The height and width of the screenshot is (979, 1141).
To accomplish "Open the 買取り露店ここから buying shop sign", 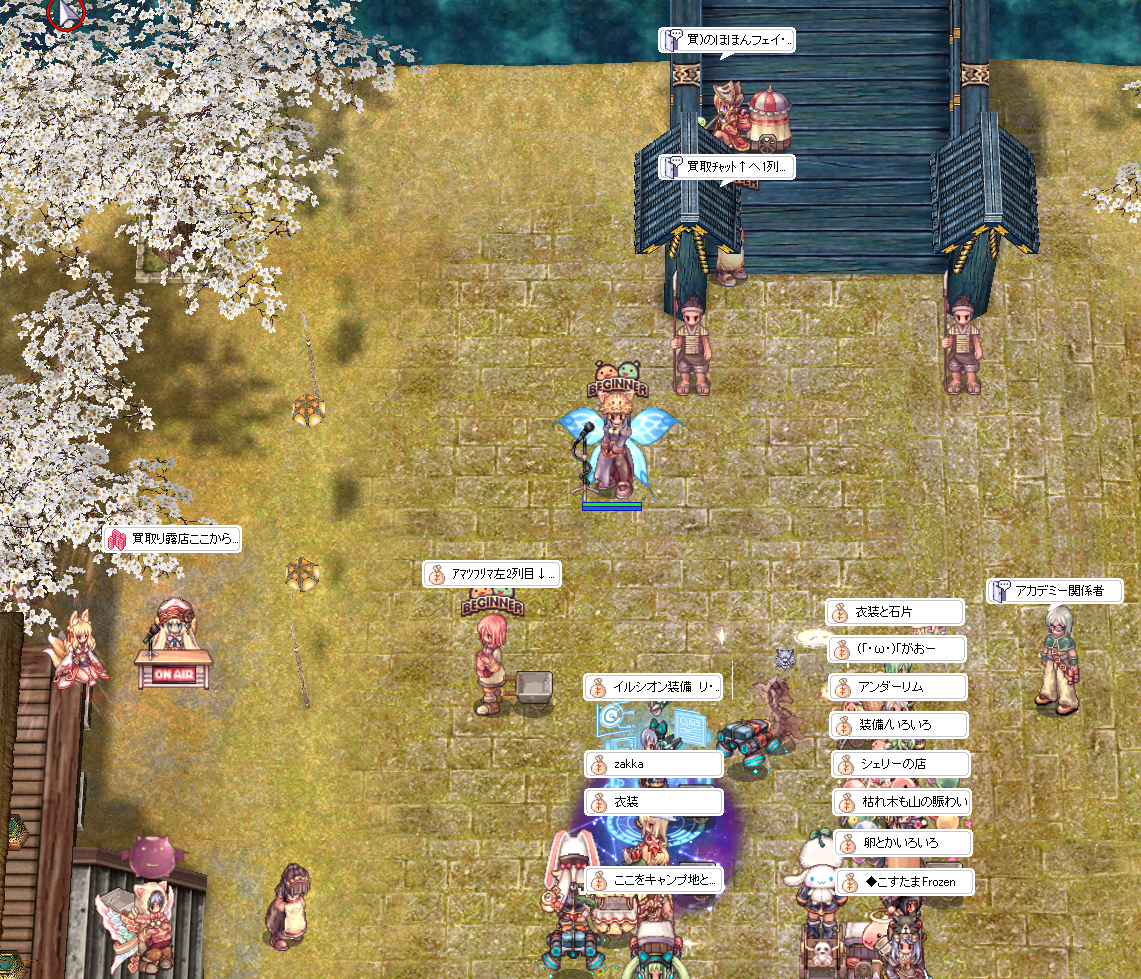I will (173, 539).
